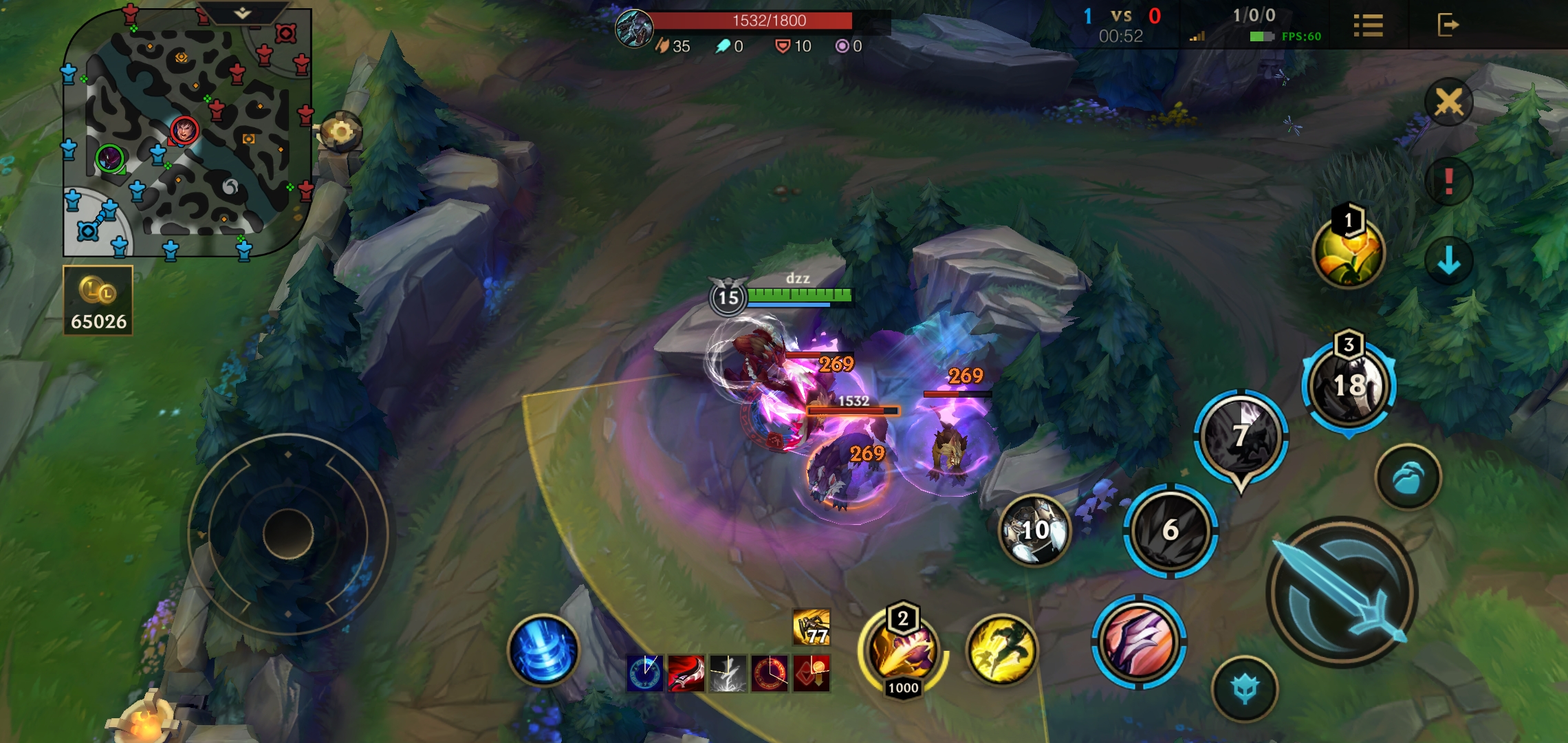Image resolution: width=1568 pixels, height=743 pixels.
Task: Open the scoreboard list icon
Action: (1368, 25)
